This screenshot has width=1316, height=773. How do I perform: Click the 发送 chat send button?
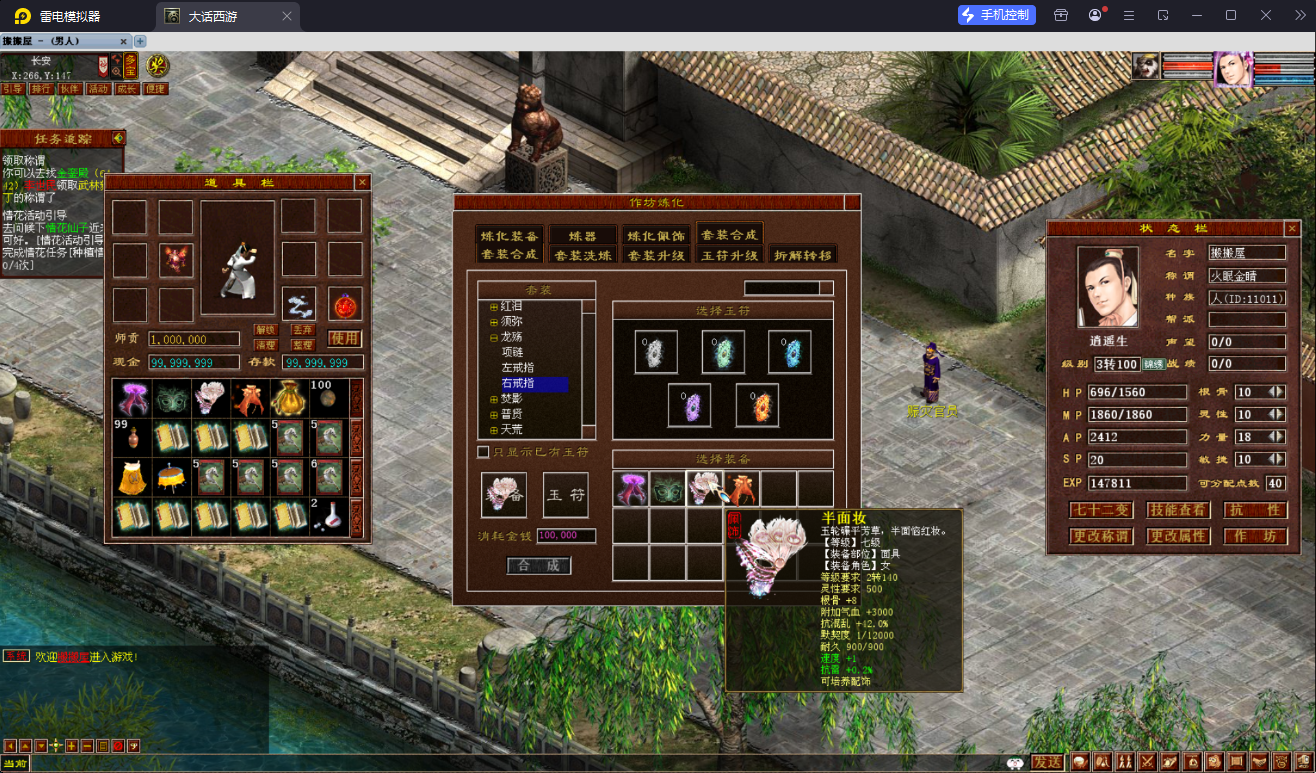tap(1047, 762)
